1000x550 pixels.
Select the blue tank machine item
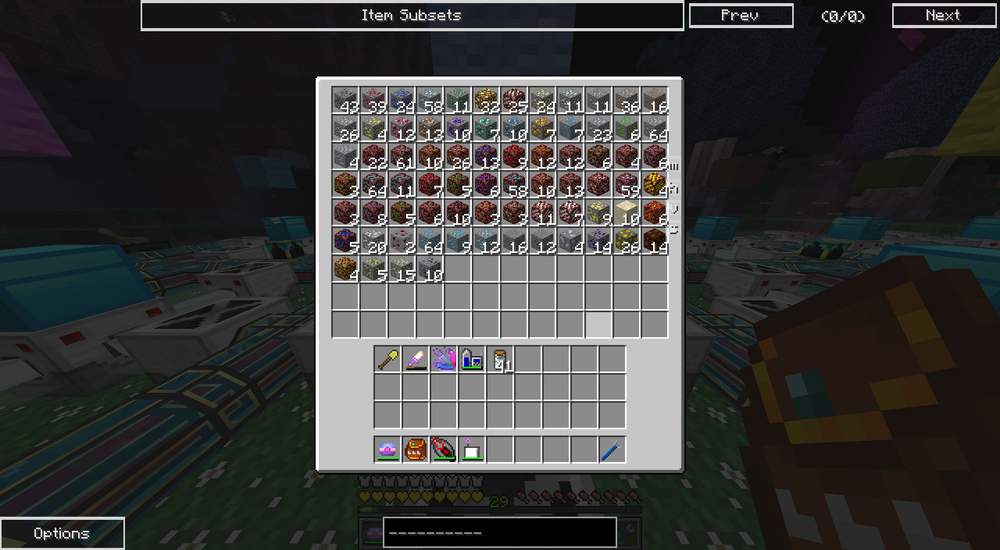point(472,359)
